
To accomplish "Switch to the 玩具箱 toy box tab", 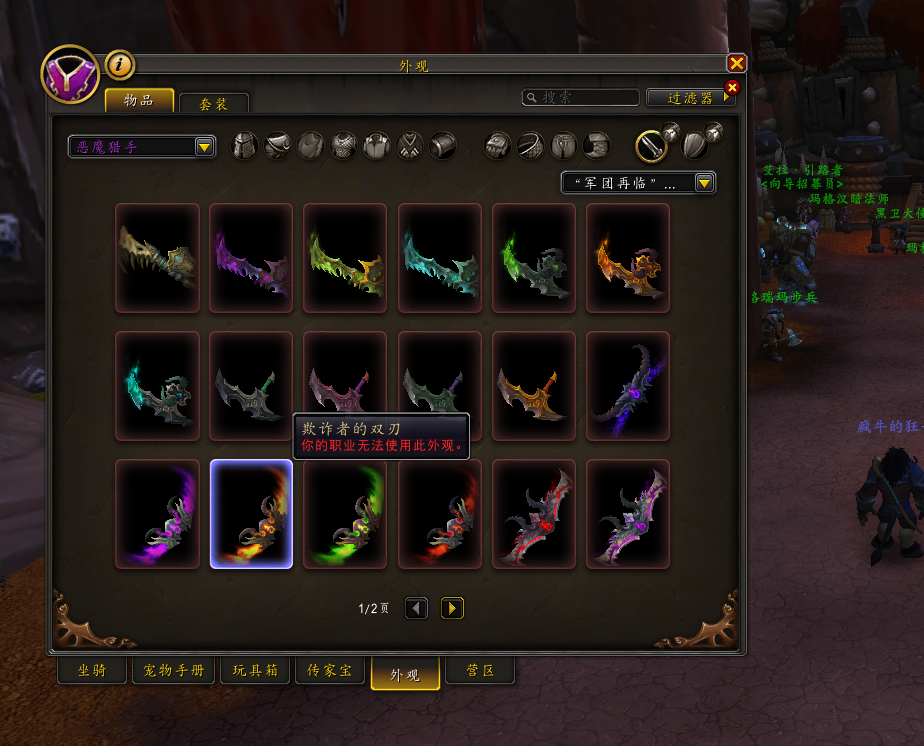I will click(255, 670).
